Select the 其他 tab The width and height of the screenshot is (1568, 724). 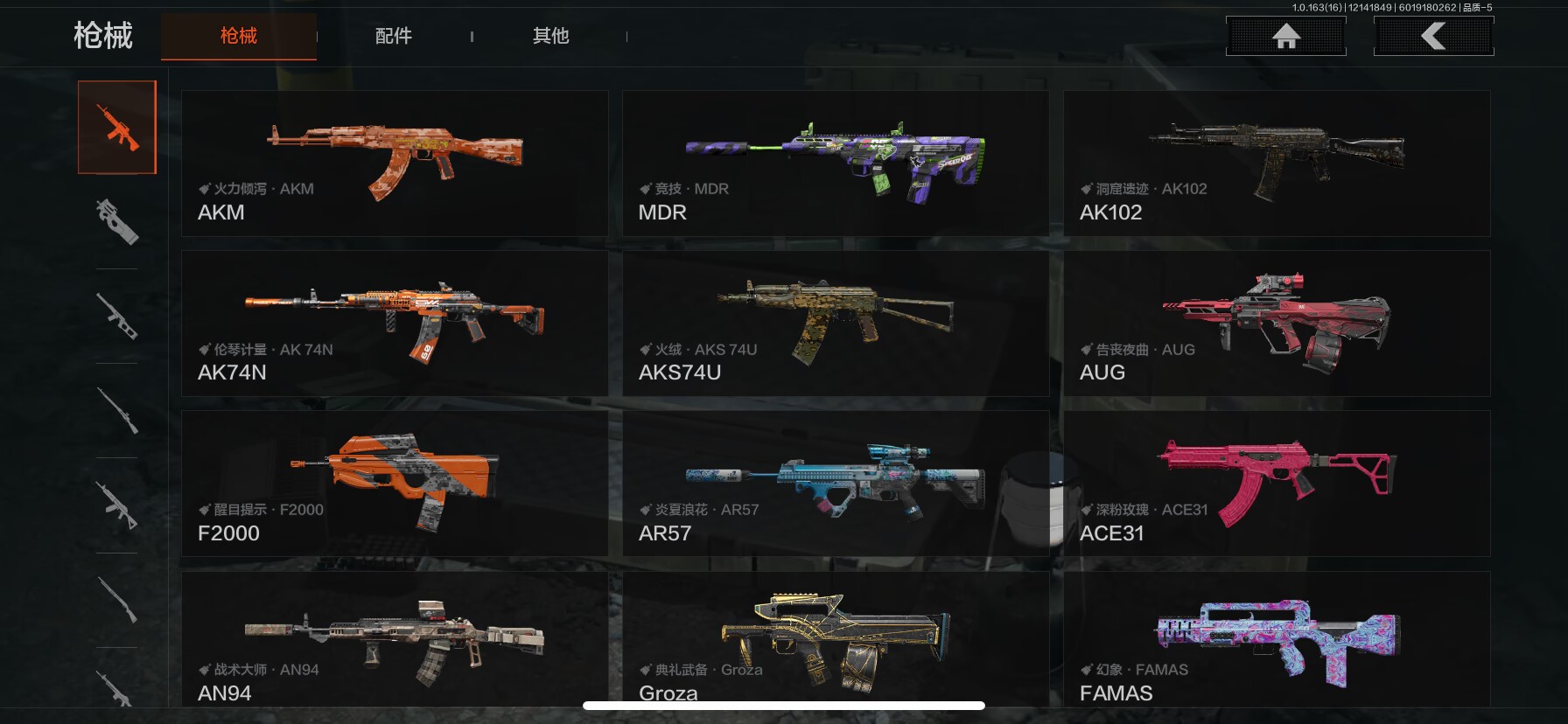550,36
